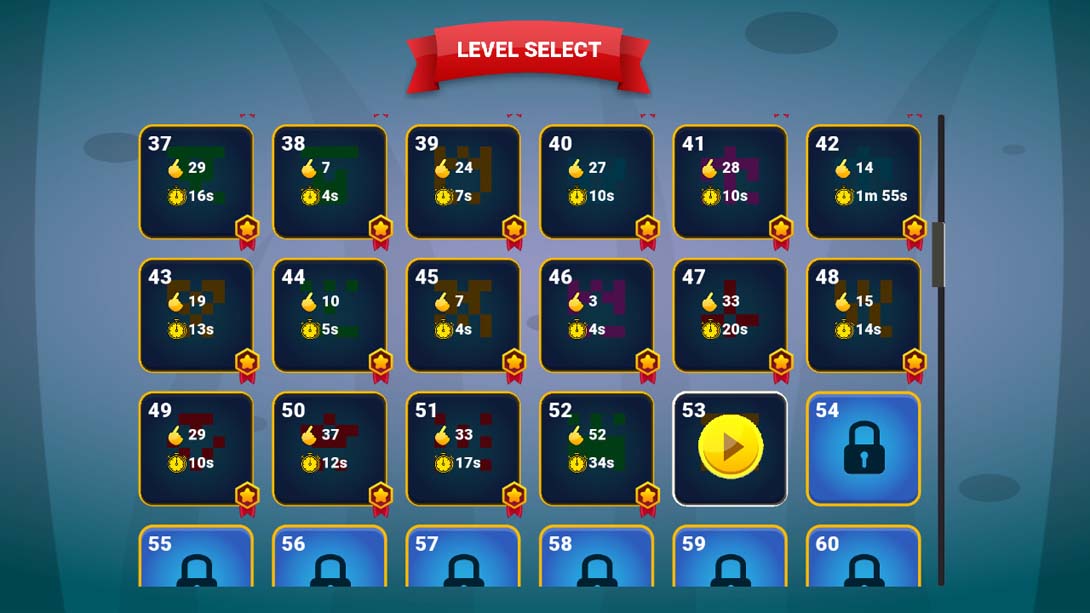Select level 45 tile
Image resolution: width=1090 pixels, height=613 pixels.
click(463, 316)
